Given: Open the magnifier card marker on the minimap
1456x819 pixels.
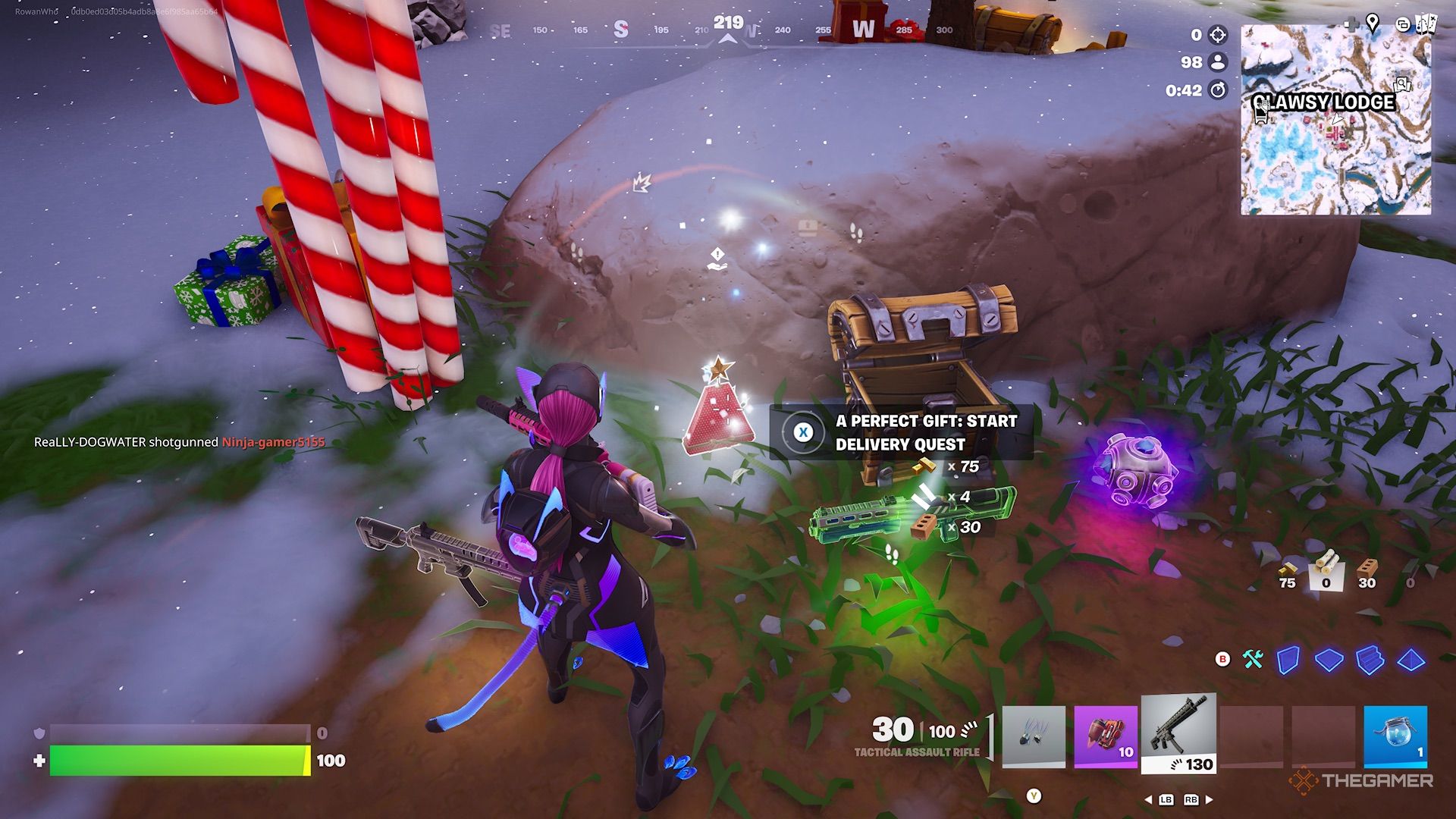Looking at the screenshot, I should [1402, 85].
